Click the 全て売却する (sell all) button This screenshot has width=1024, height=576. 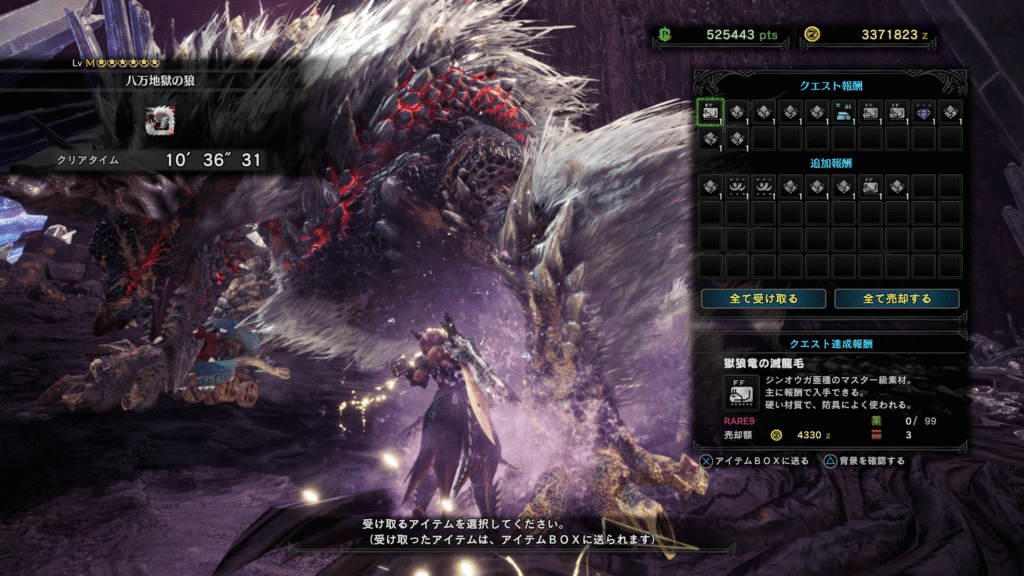(897, 298)
